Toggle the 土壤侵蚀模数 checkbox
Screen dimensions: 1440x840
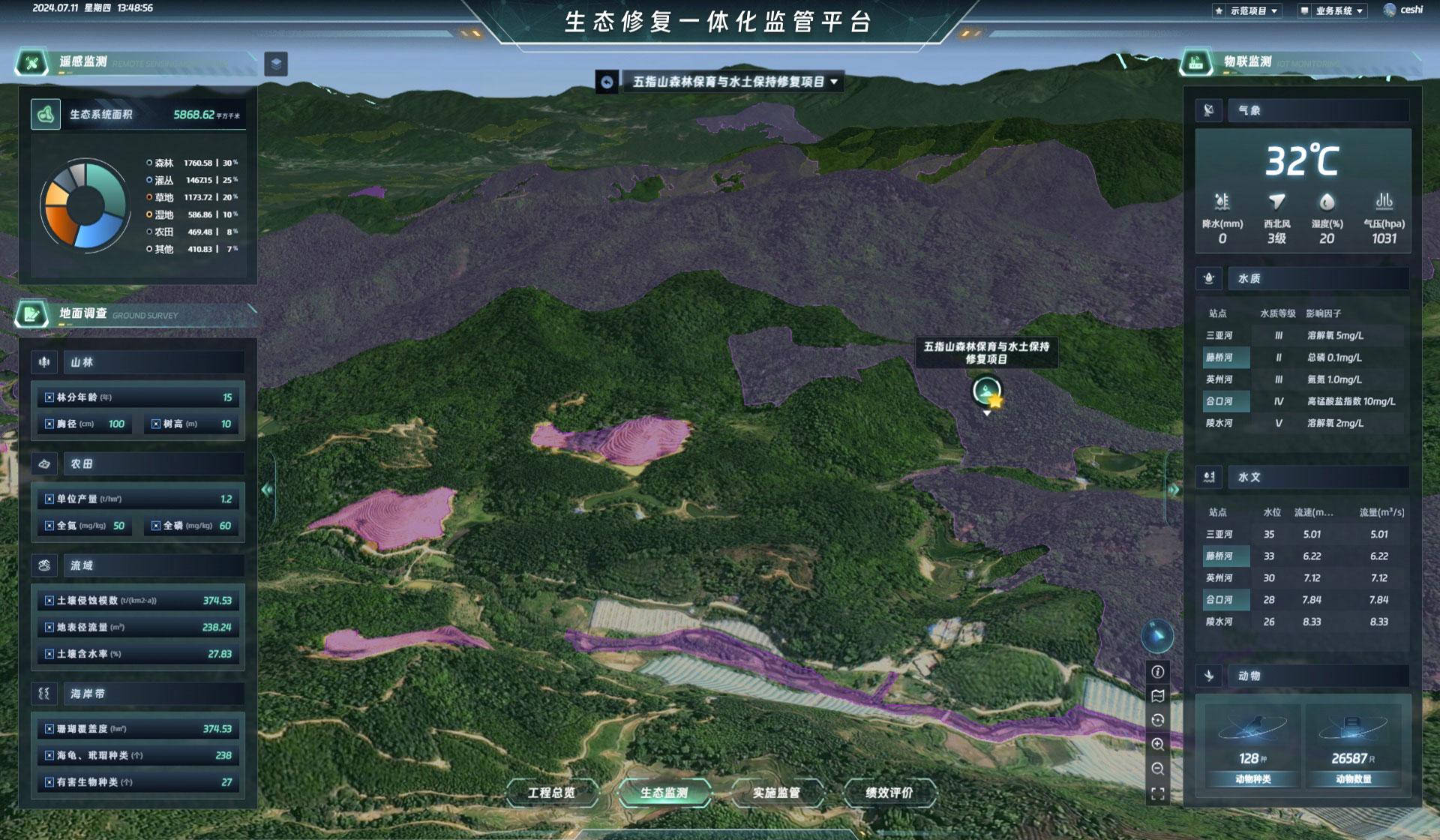(49, 601)
